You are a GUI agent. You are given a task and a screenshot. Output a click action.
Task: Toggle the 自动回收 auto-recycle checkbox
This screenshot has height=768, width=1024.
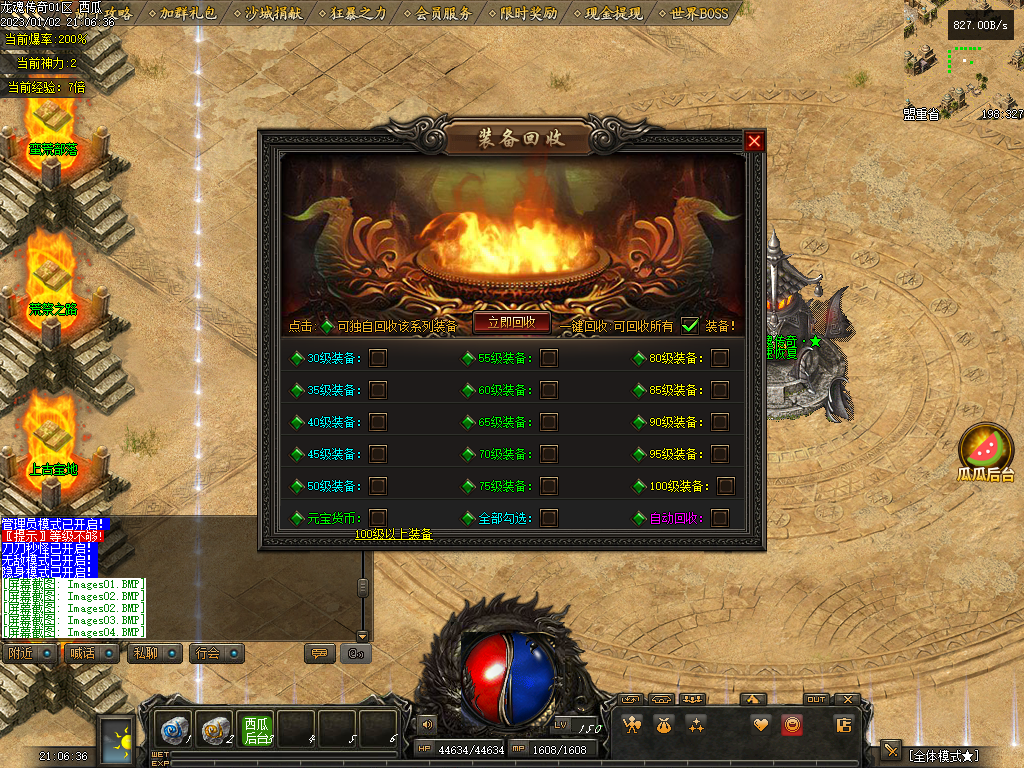[720, 518]
